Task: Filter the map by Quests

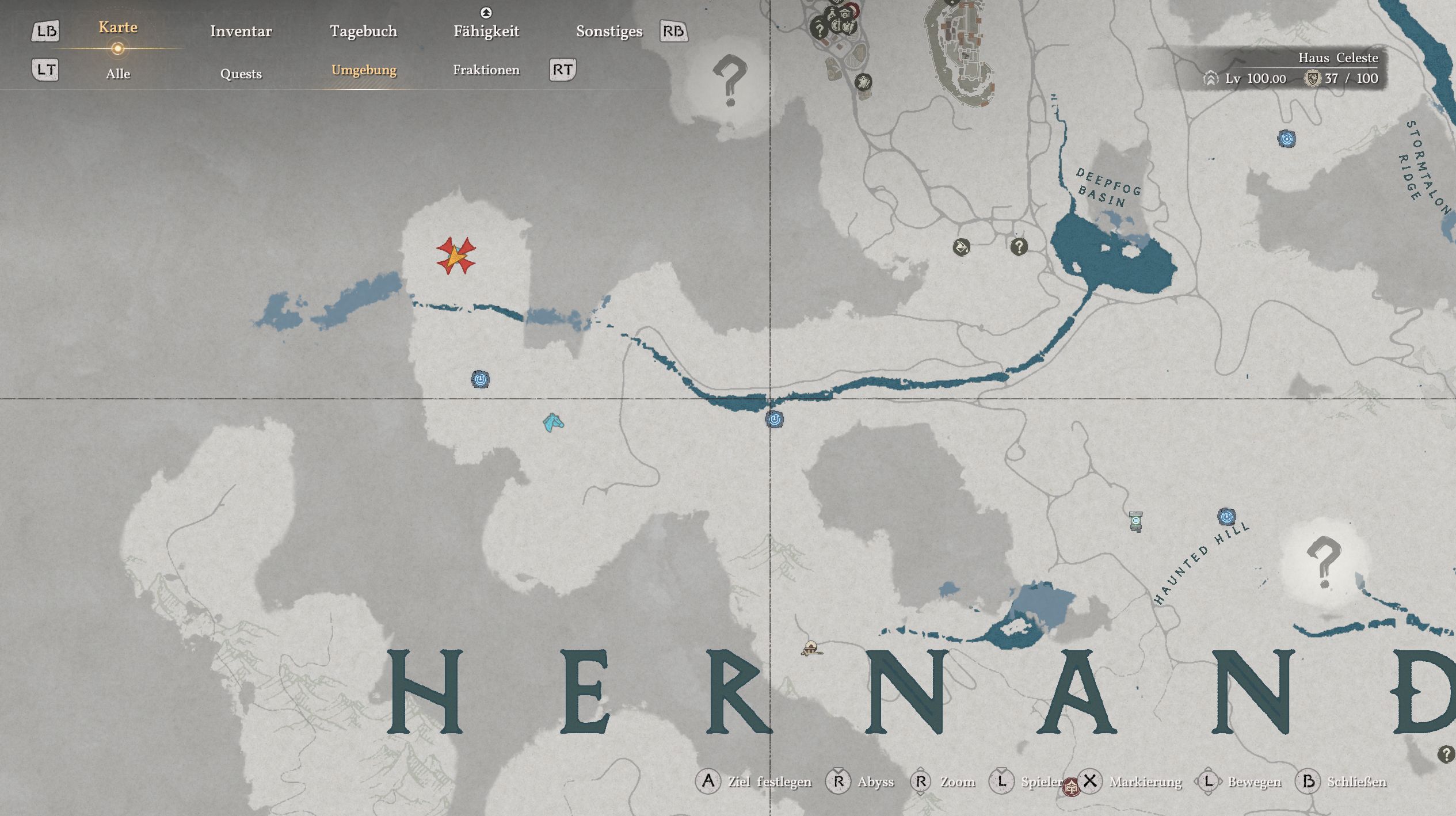Action: tap(241, 74)
